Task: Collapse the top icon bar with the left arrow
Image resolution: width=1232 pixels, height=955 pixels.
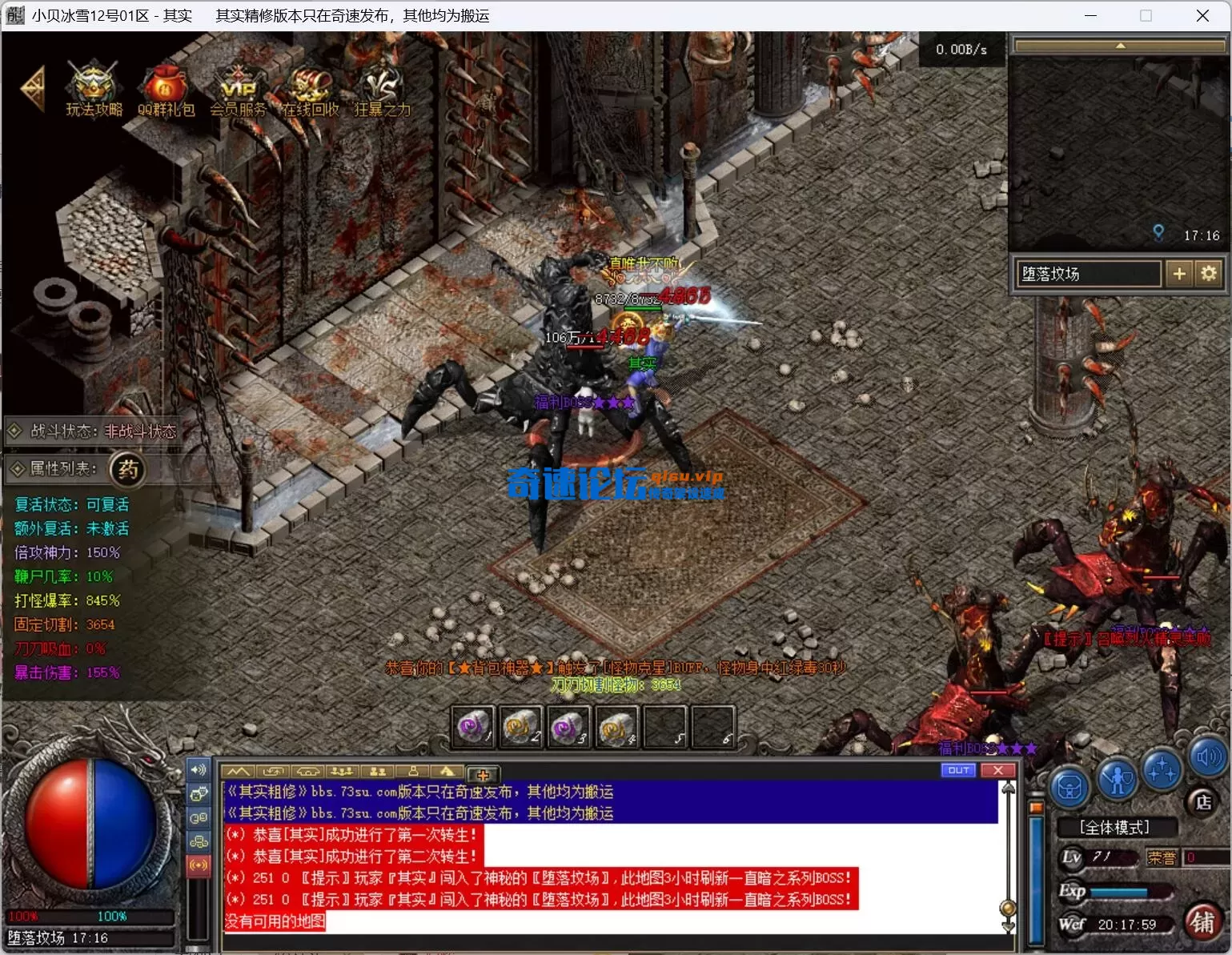Action: coord(33,88)
